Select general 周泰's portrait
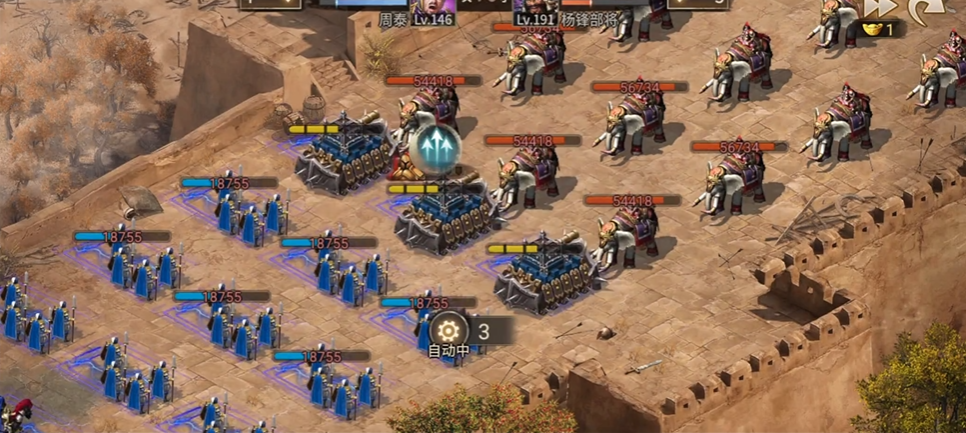The image size is (966, 433). tap(435, 10)
